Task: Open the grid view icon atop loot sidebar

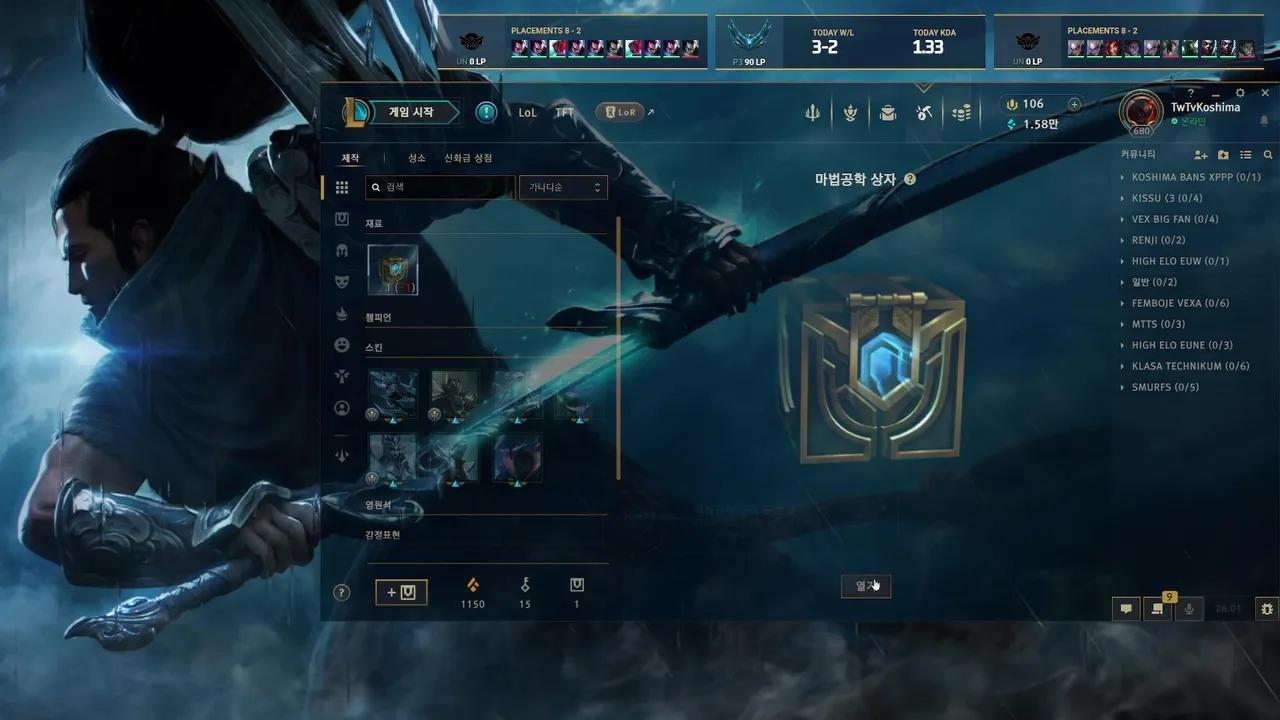Action: coord(341,186)
